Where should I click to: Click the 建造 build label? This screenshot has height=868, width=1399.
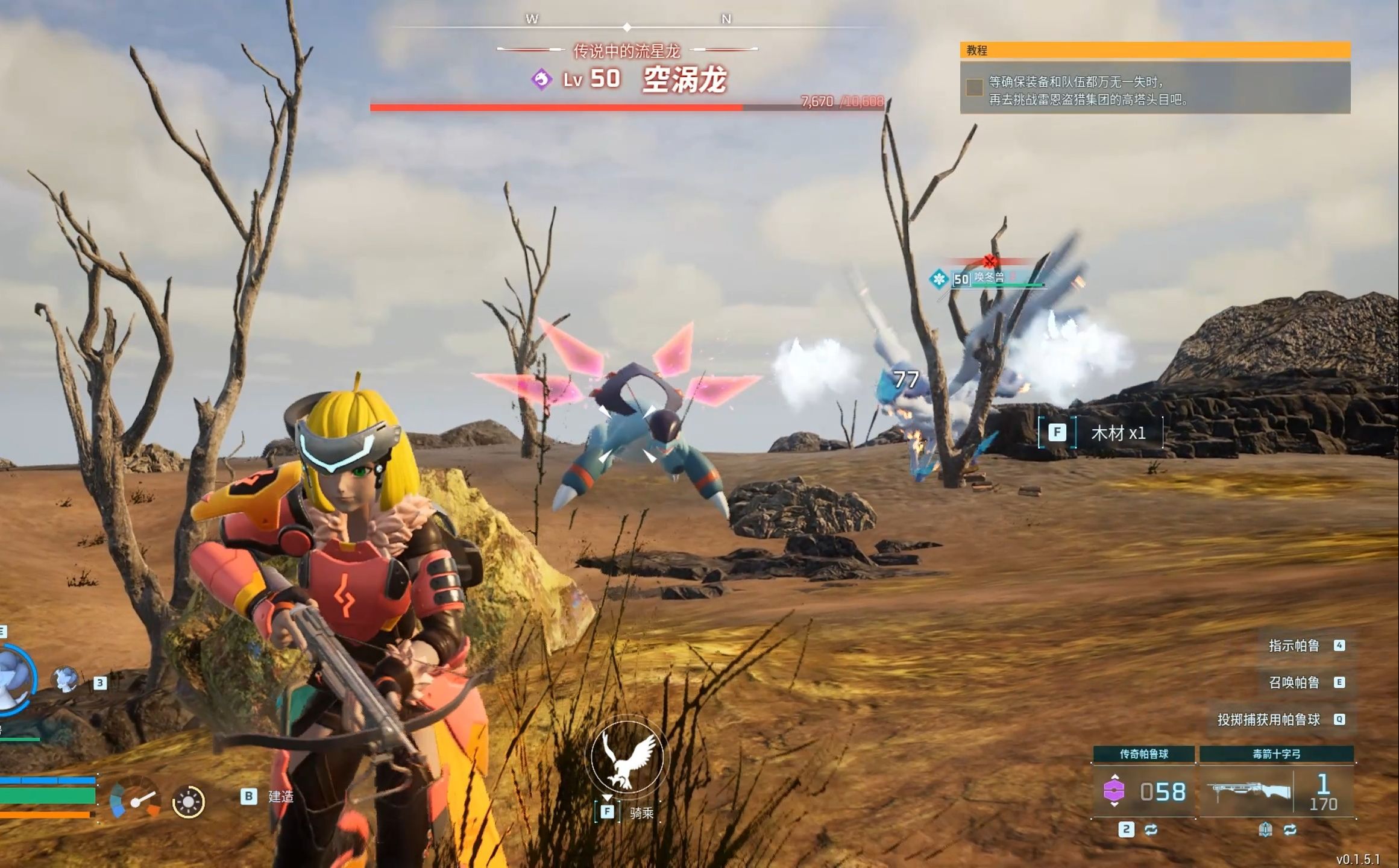coord(280,797)
